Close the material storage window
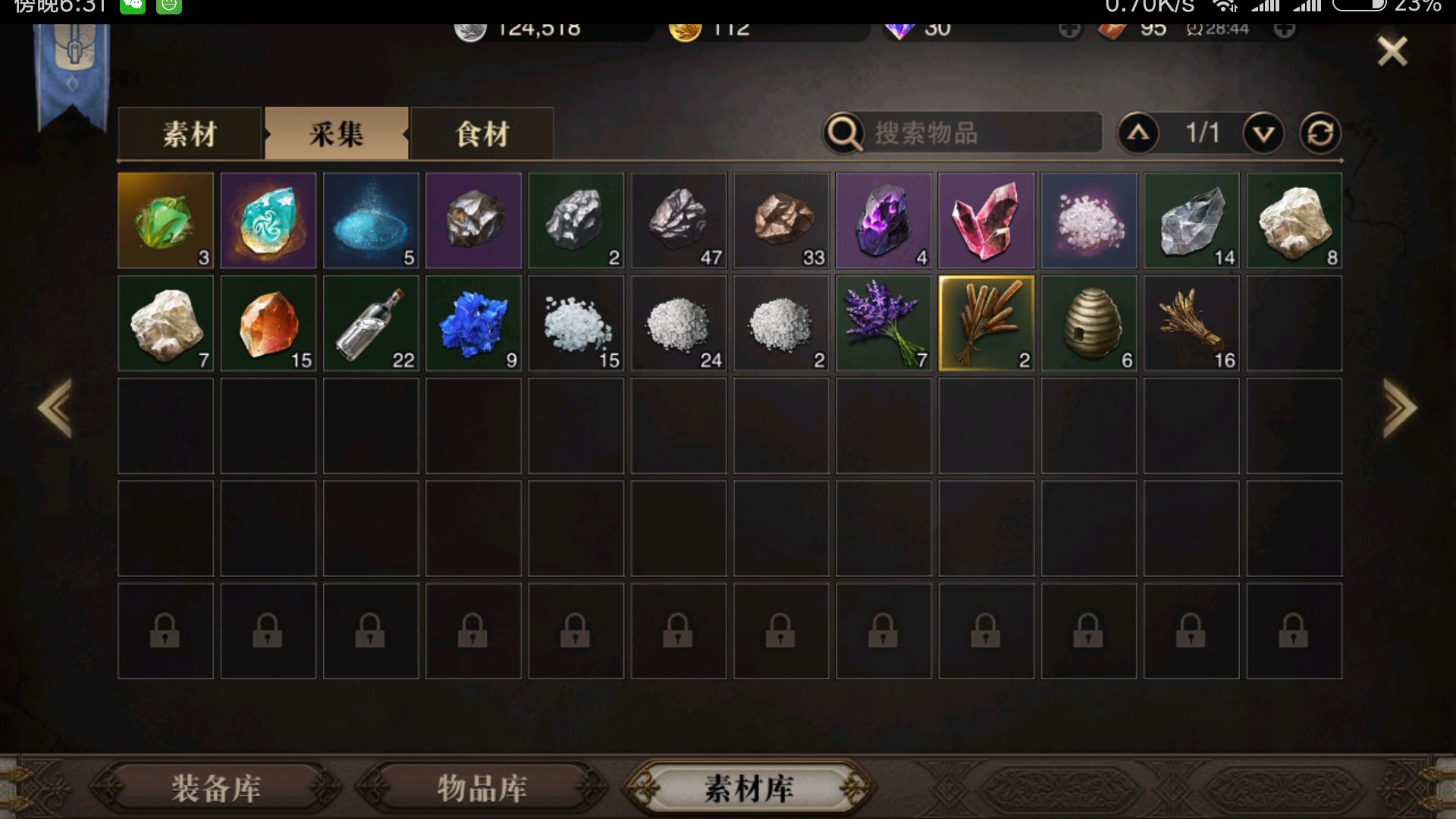Screen dimensions: 1456x819 point(1392,52)
